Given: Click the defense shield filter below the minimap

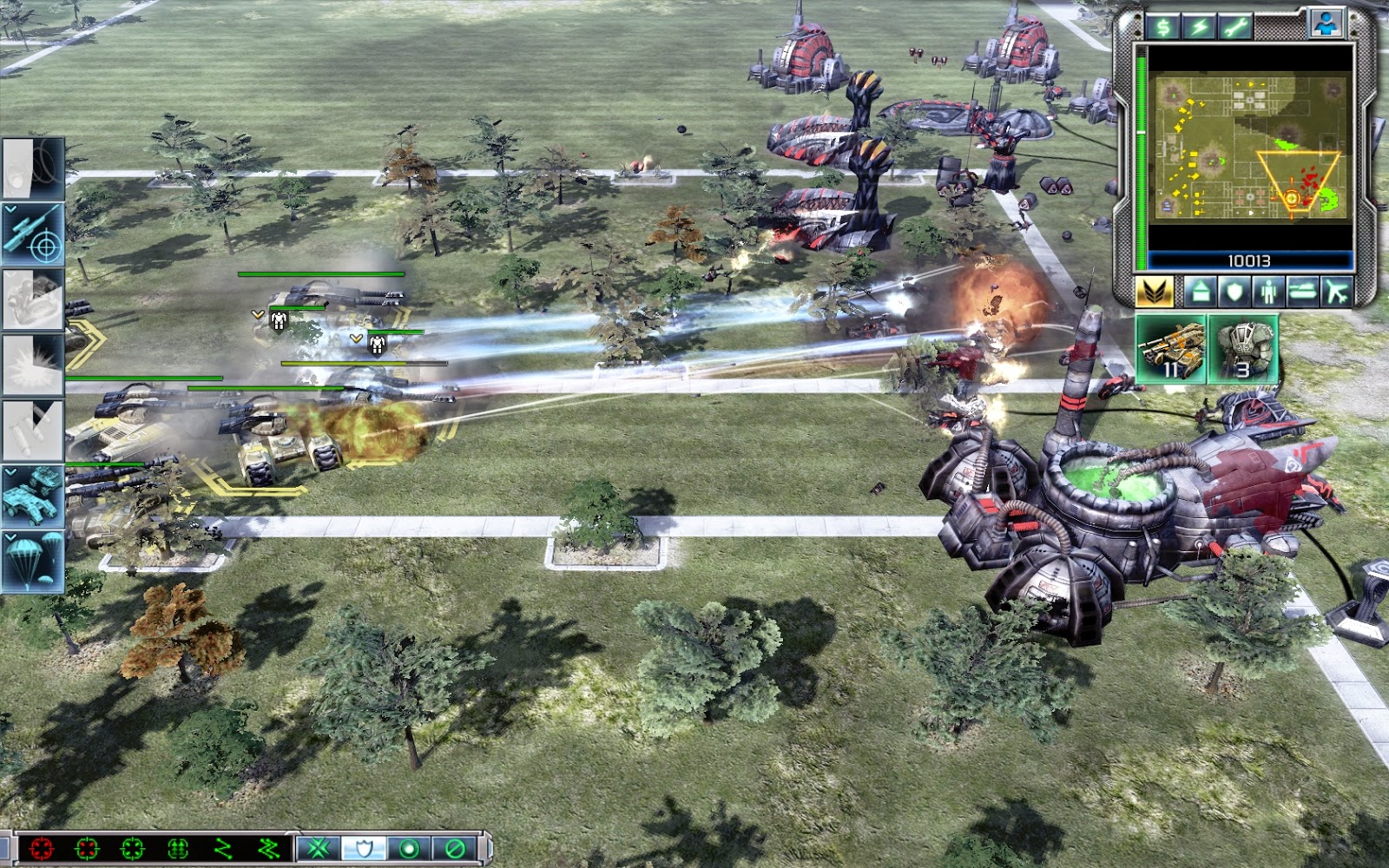Looking at the screenshot, I should pos(1233,291).
